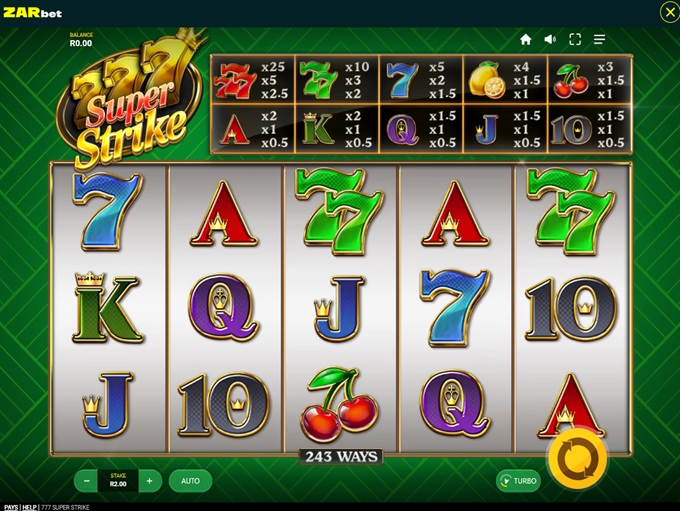
Task: Go to the home screen
Action: click(x=526, y=39)
